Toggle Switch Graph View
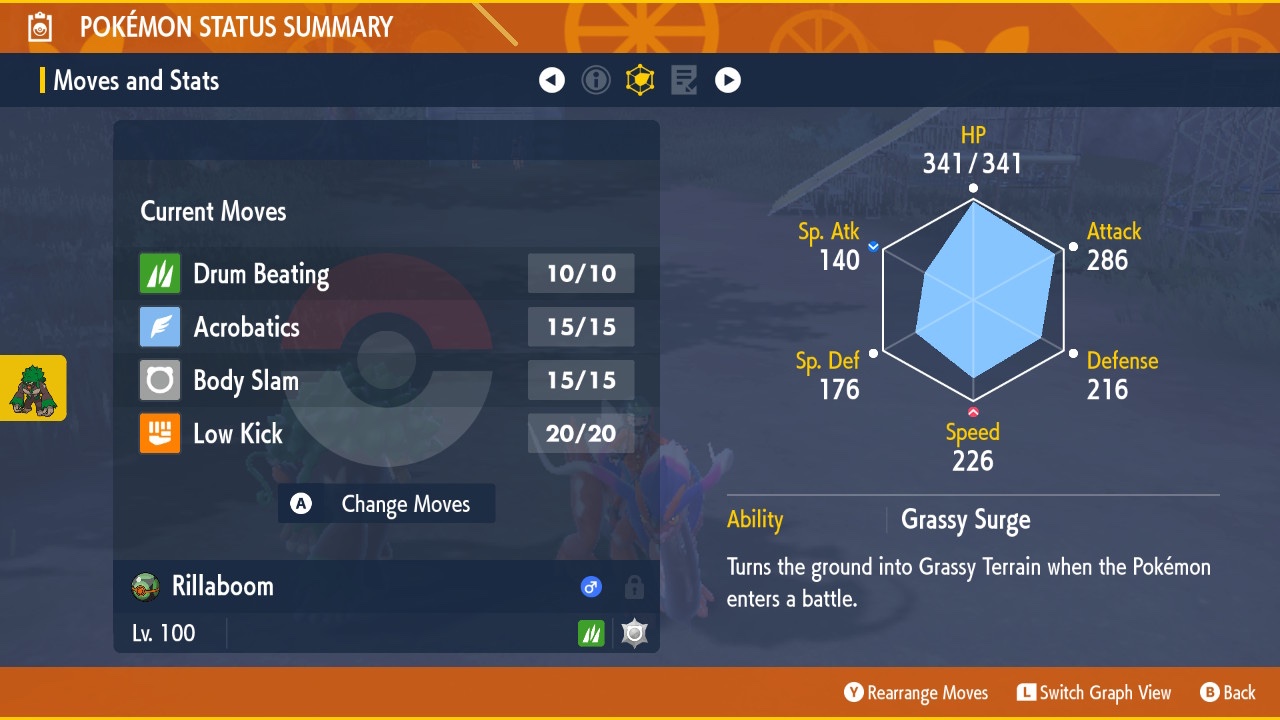The width and height of the screenshot is (1280, 720). click(x=1094, y=692)
